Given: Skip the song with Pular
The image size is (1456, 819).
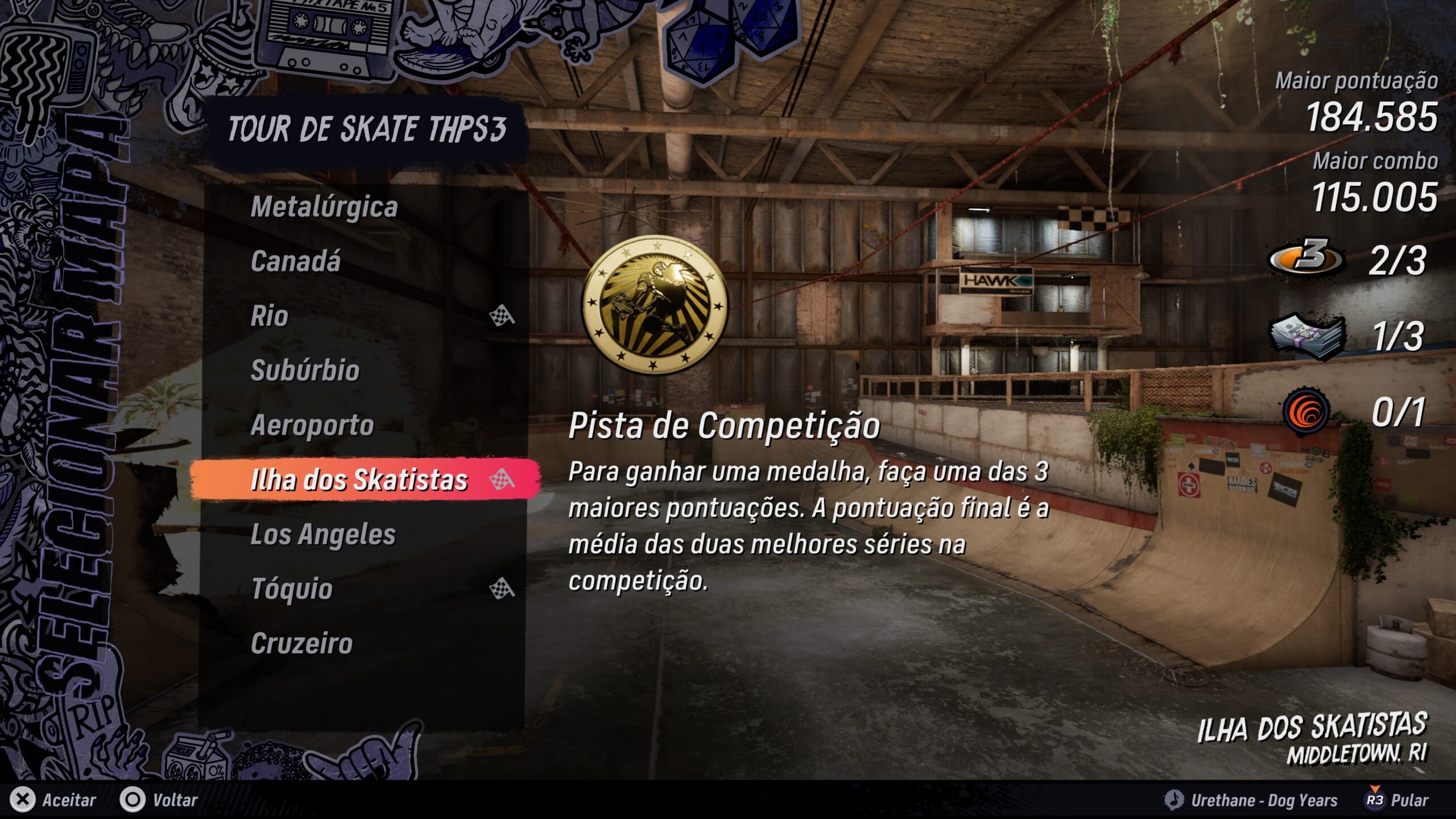Looking at the screenshot, I should (1397, 800).
